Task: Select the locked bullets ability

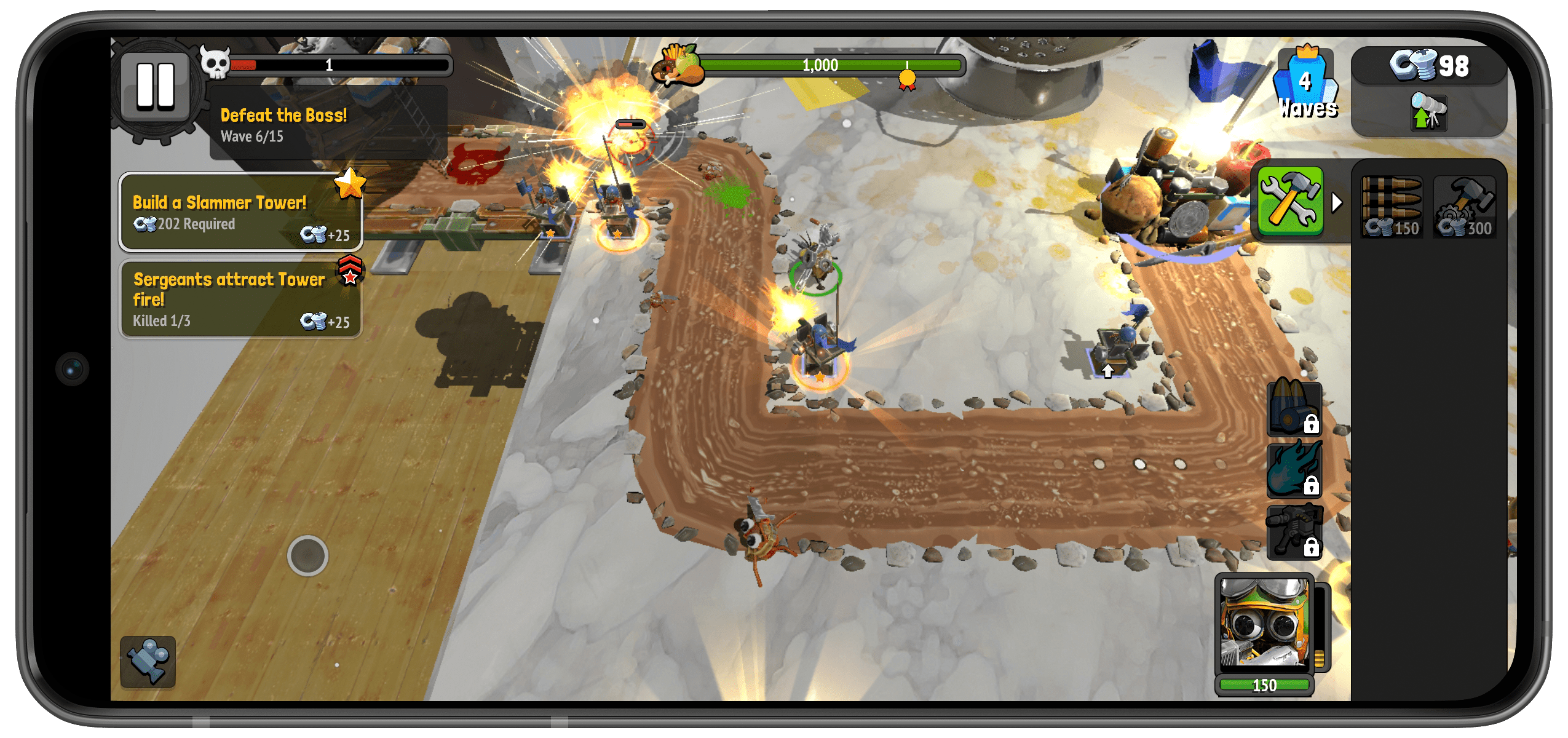Action: pyautogui.click(x=1294, y=408)
